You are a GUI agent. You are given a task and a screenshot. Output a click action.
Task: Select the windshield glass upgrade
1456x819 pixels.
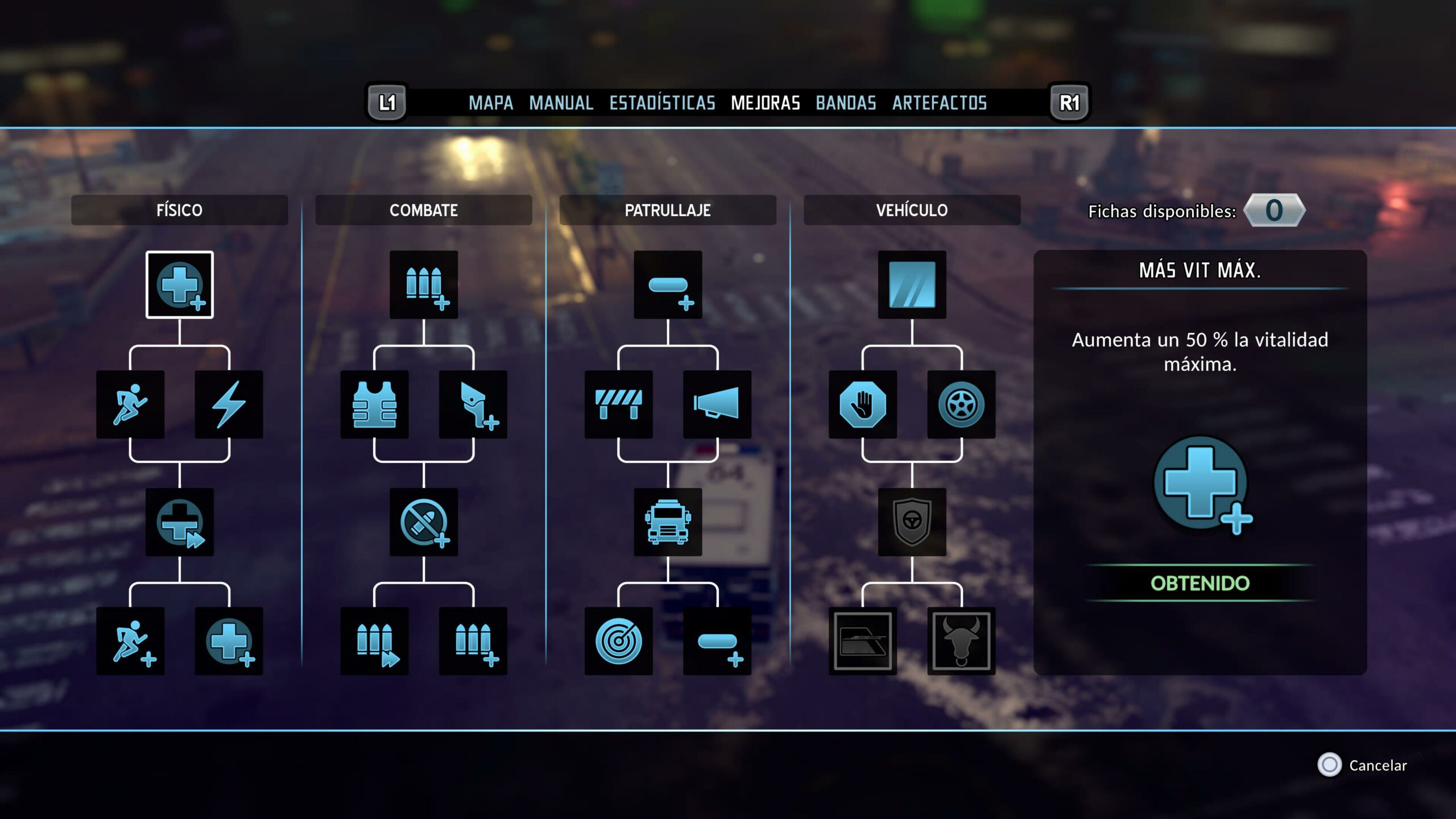[x=912, y=284]
